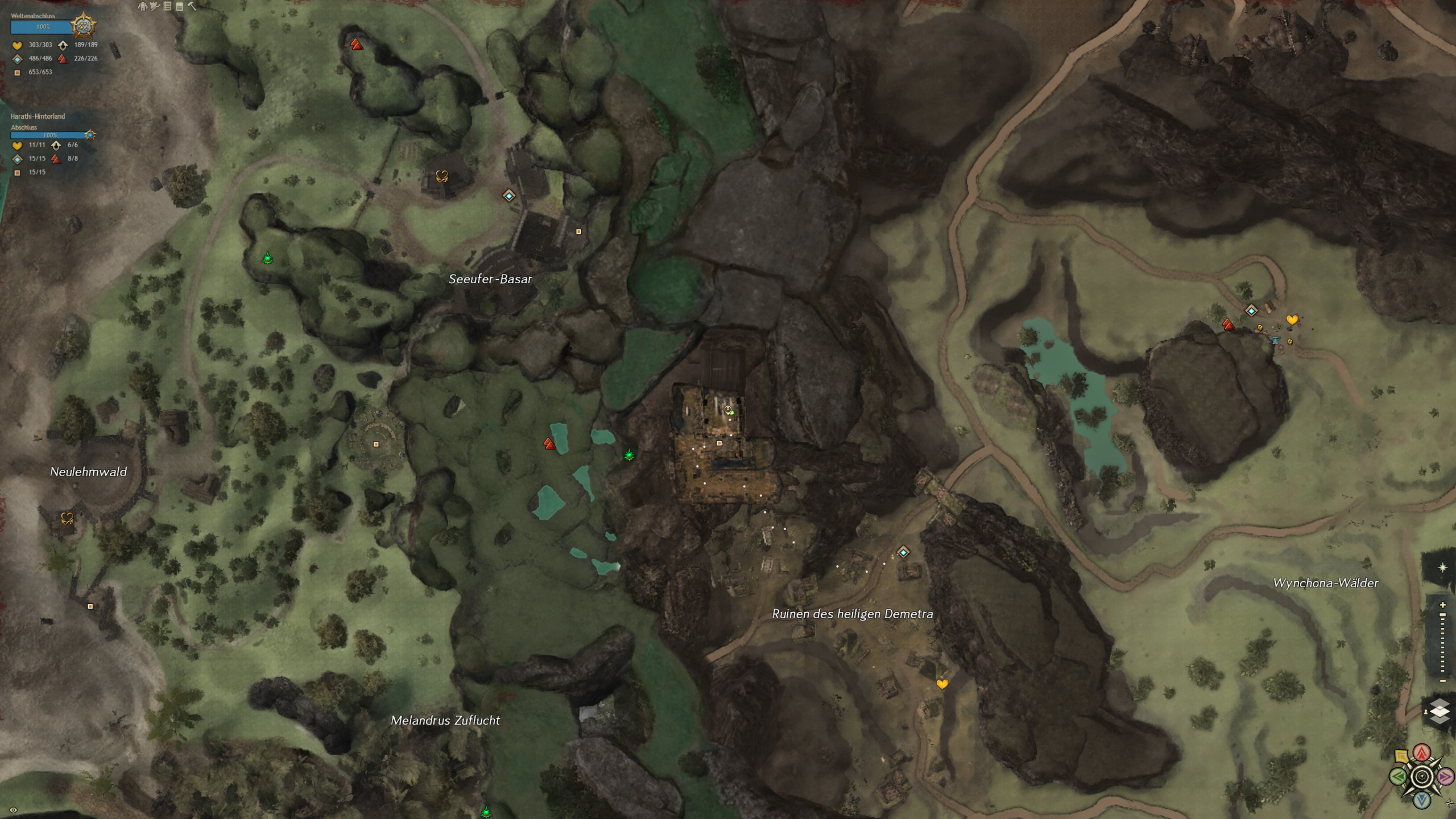Click the green left compass arrow
Image resolution: width=1456 pixels, height=819 pixels.
1398,776
